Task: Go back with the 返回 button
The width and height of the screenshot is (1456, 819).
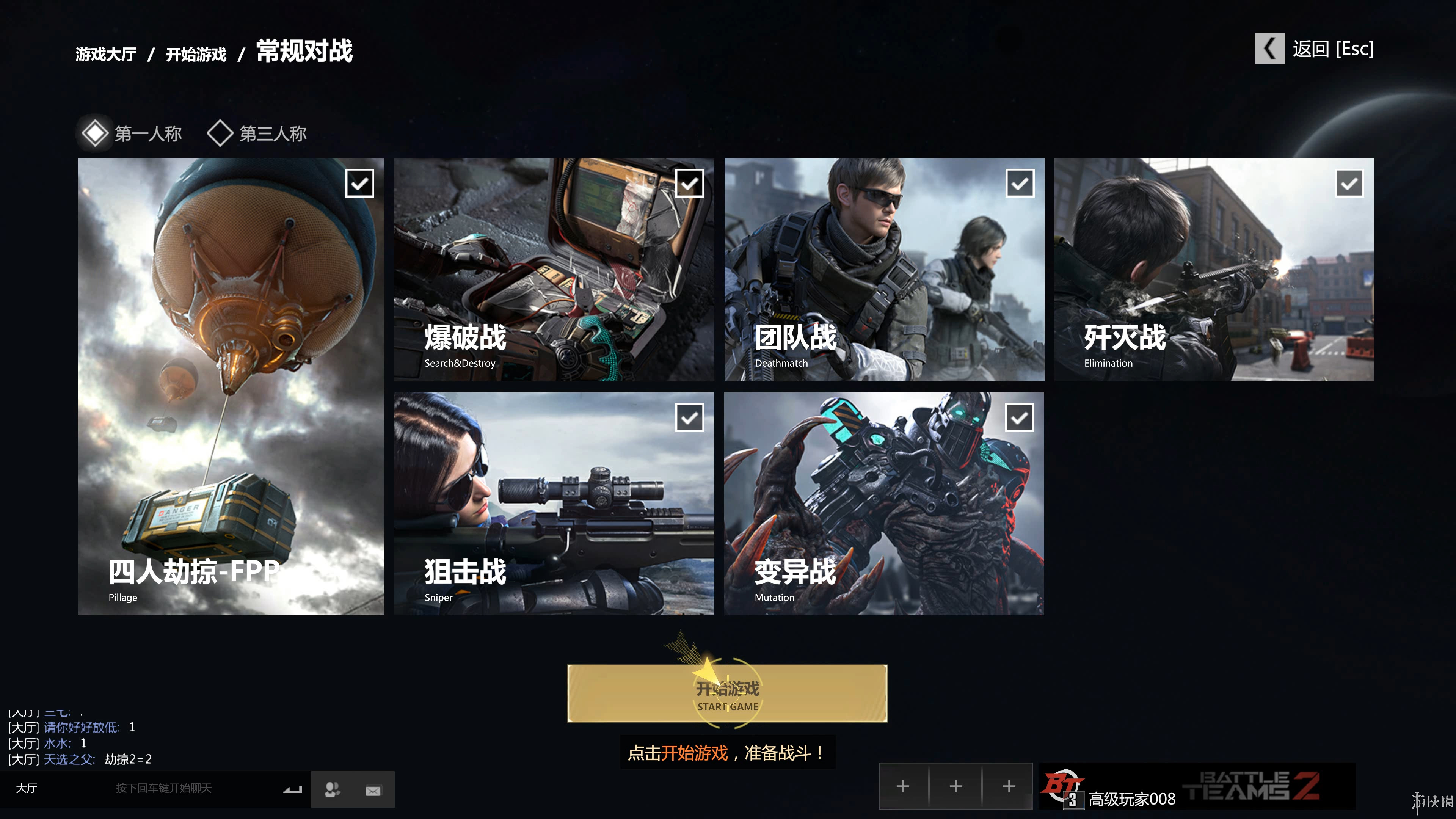Action: (x=1314, y=49)
